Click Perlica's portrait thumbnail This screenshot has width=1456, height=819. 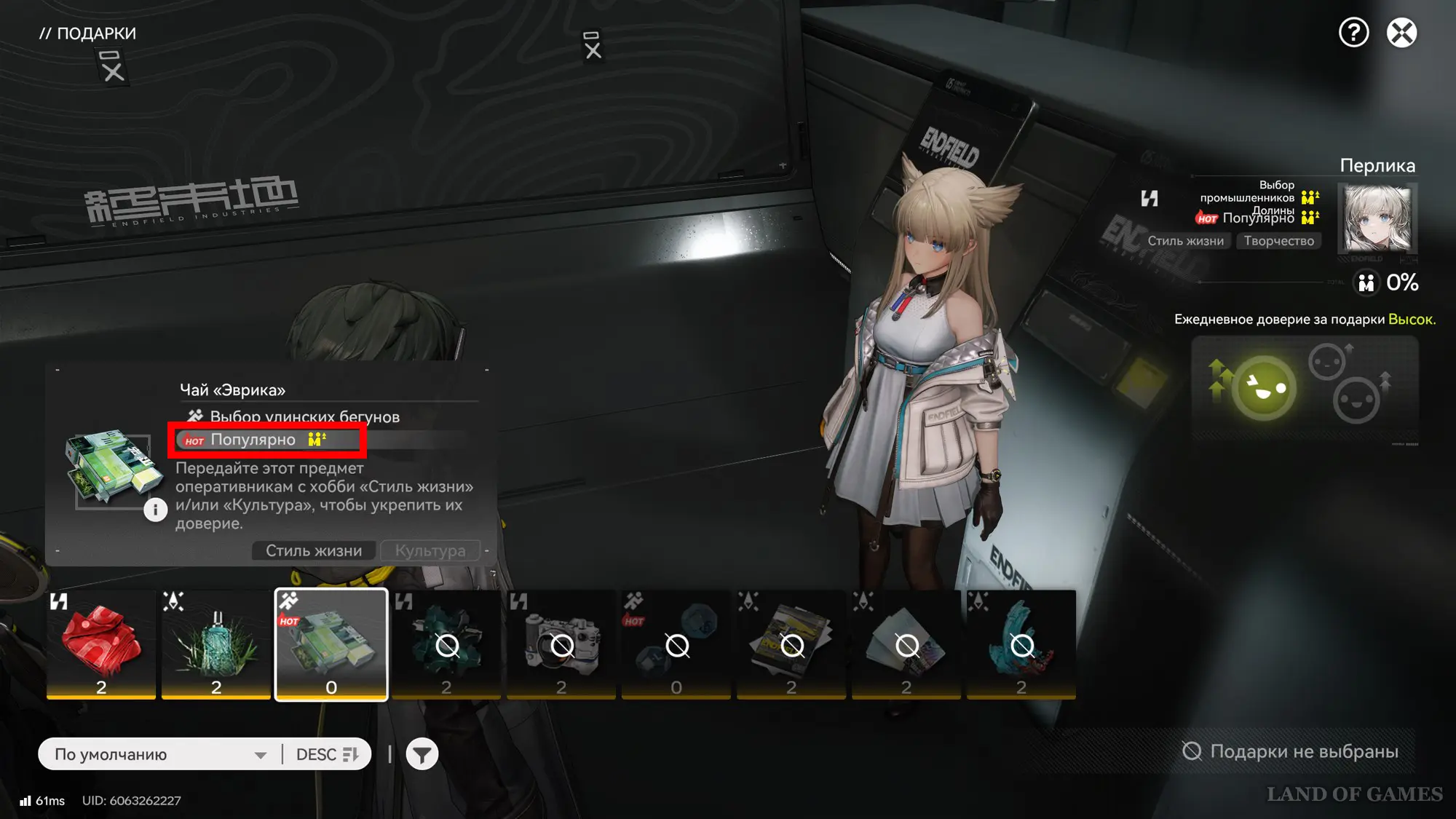tap(1377, 218)
